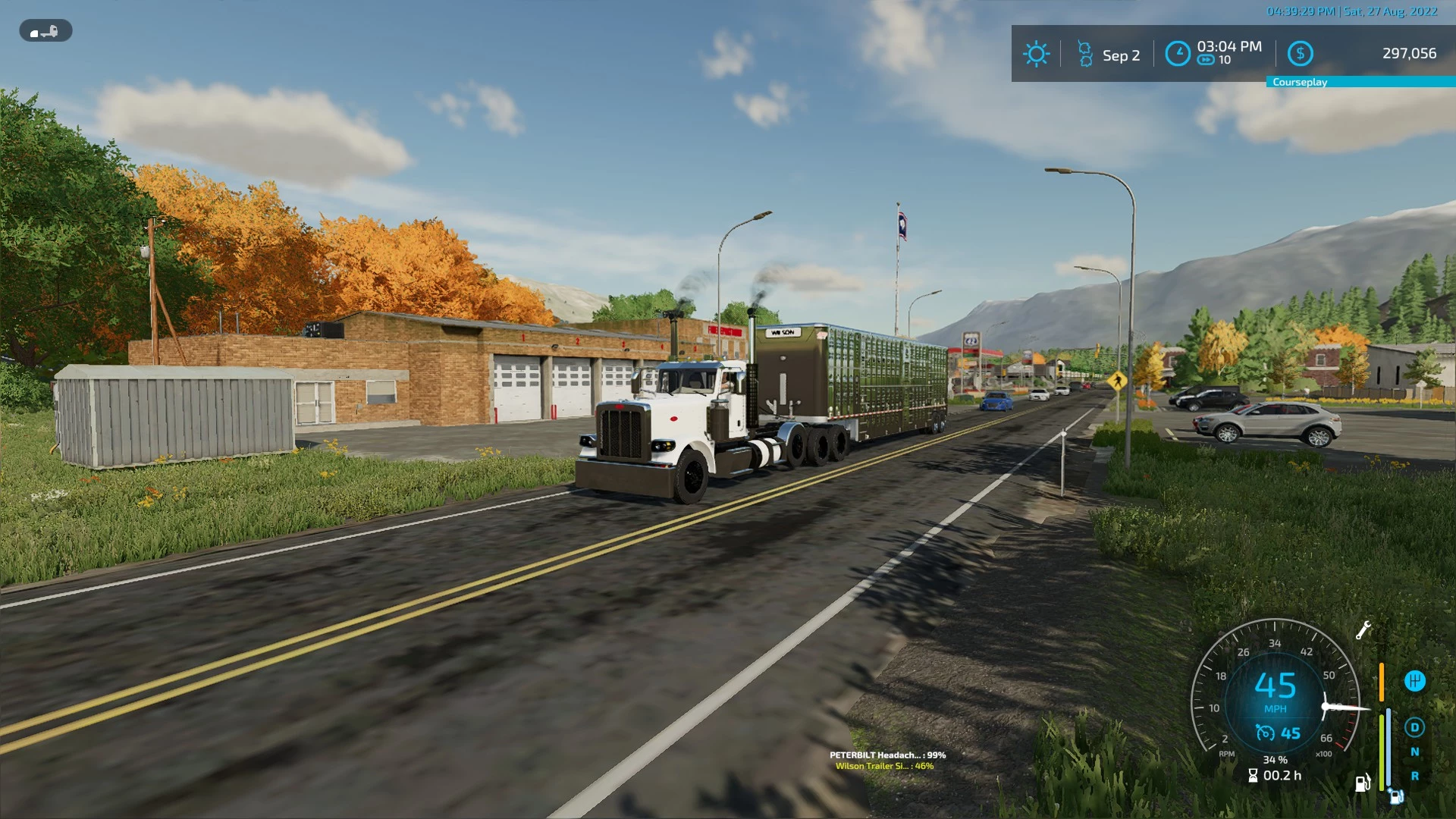The width and height of the screenshot is (1456, 819).
Task: Select the falling leaves season icon
Action: tap(1085, 53)
